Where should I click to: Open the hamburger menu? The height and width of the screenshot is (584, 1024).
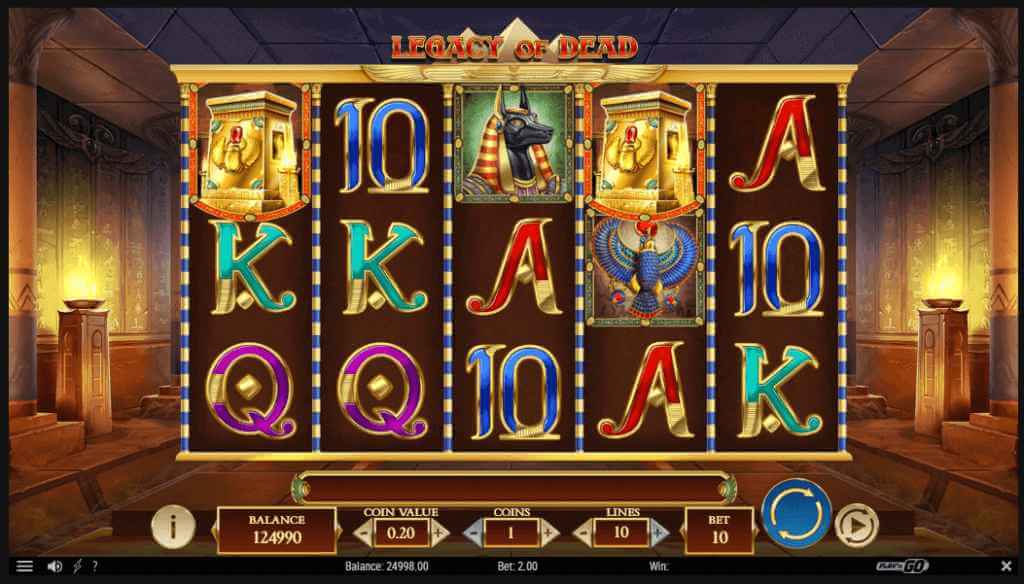(25, 567)
